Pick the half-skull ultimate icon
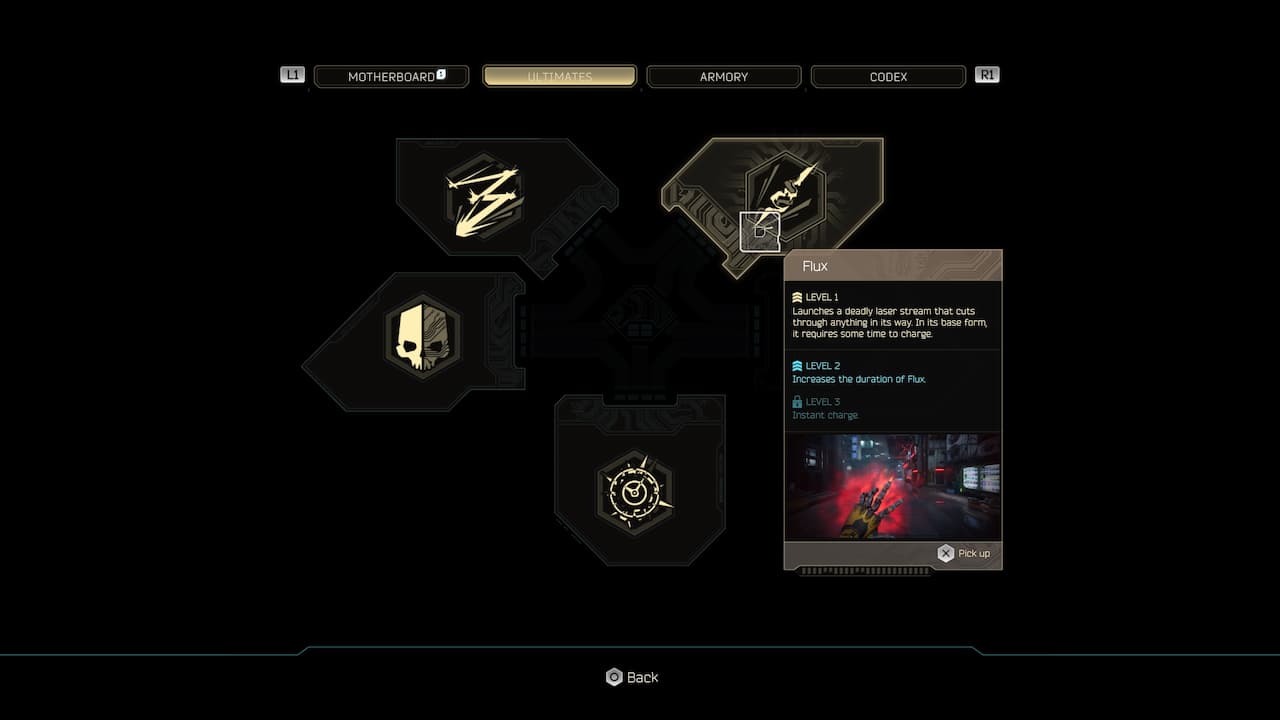1280x720 pixels. coord(422,334)
